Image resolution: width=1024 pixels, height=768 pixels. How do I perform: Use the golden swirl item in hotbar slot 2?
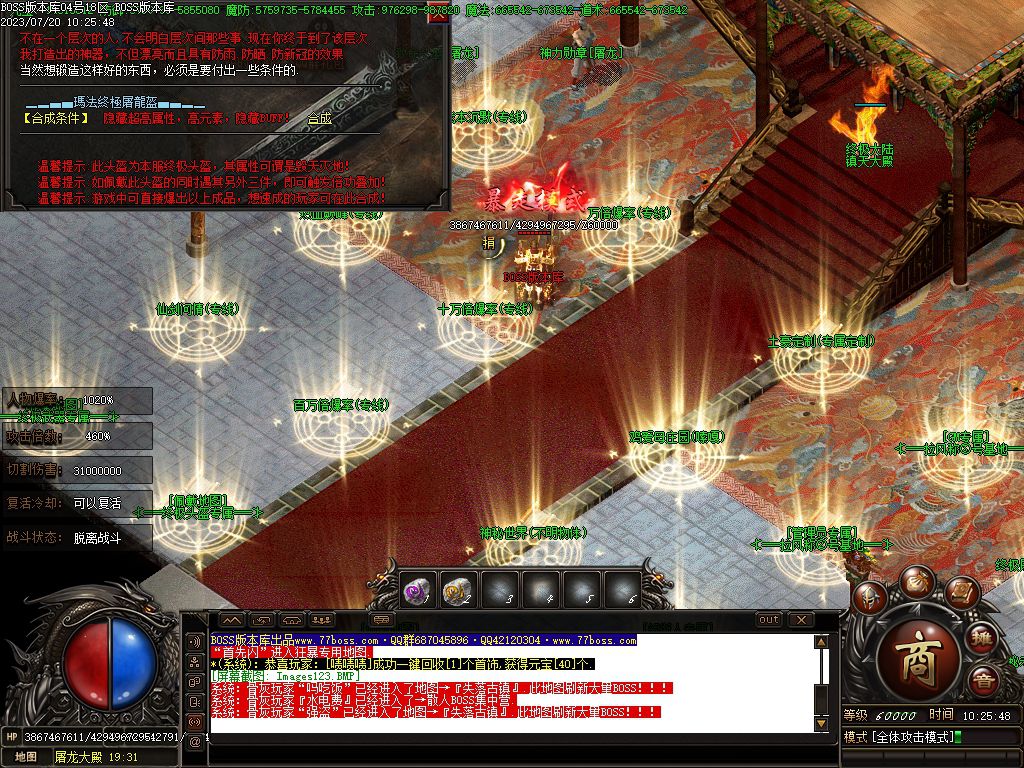pyautogui.click(x=457, y=592)
